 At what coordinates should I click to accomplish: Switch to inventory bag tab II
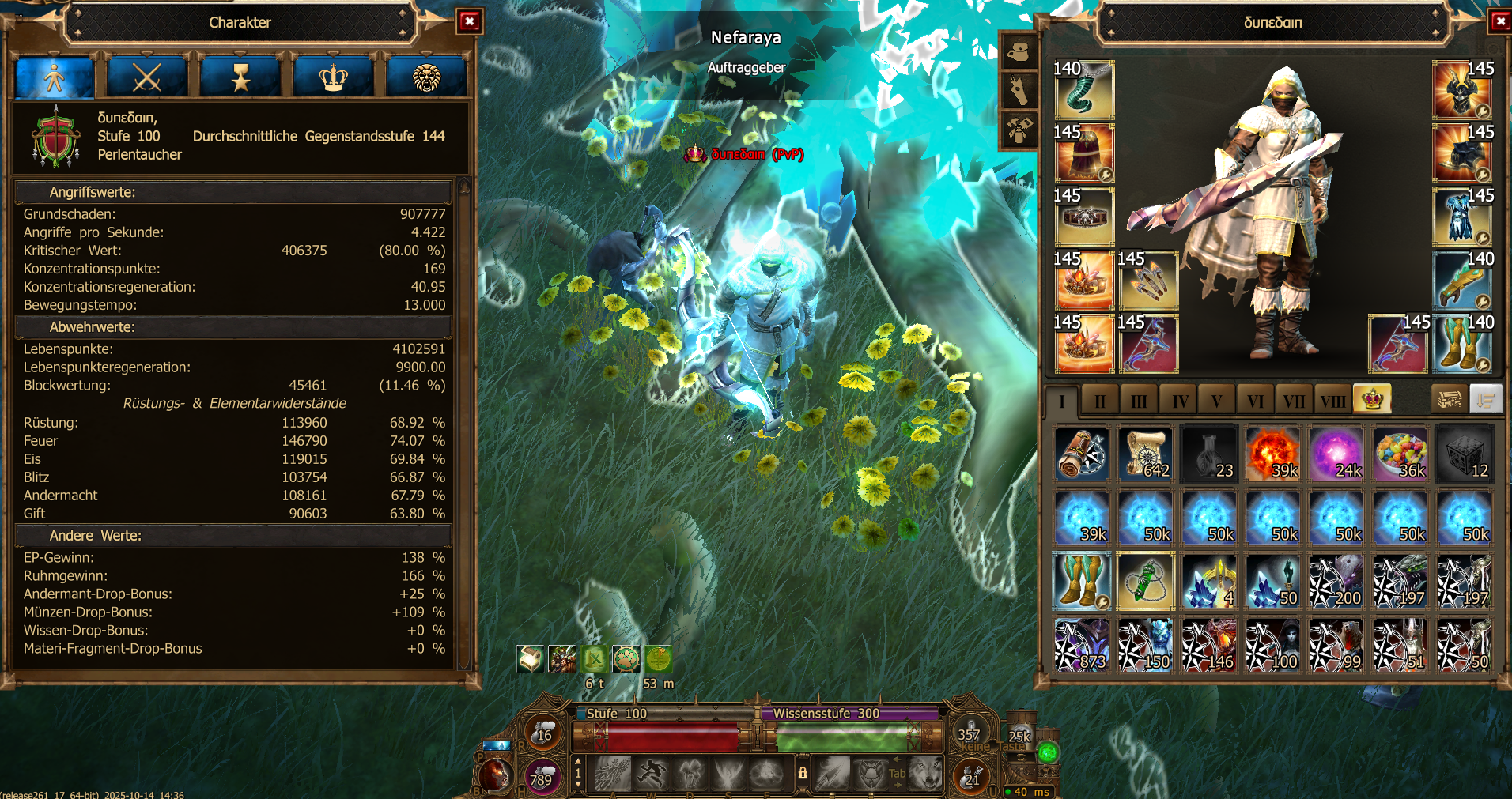1099,401
